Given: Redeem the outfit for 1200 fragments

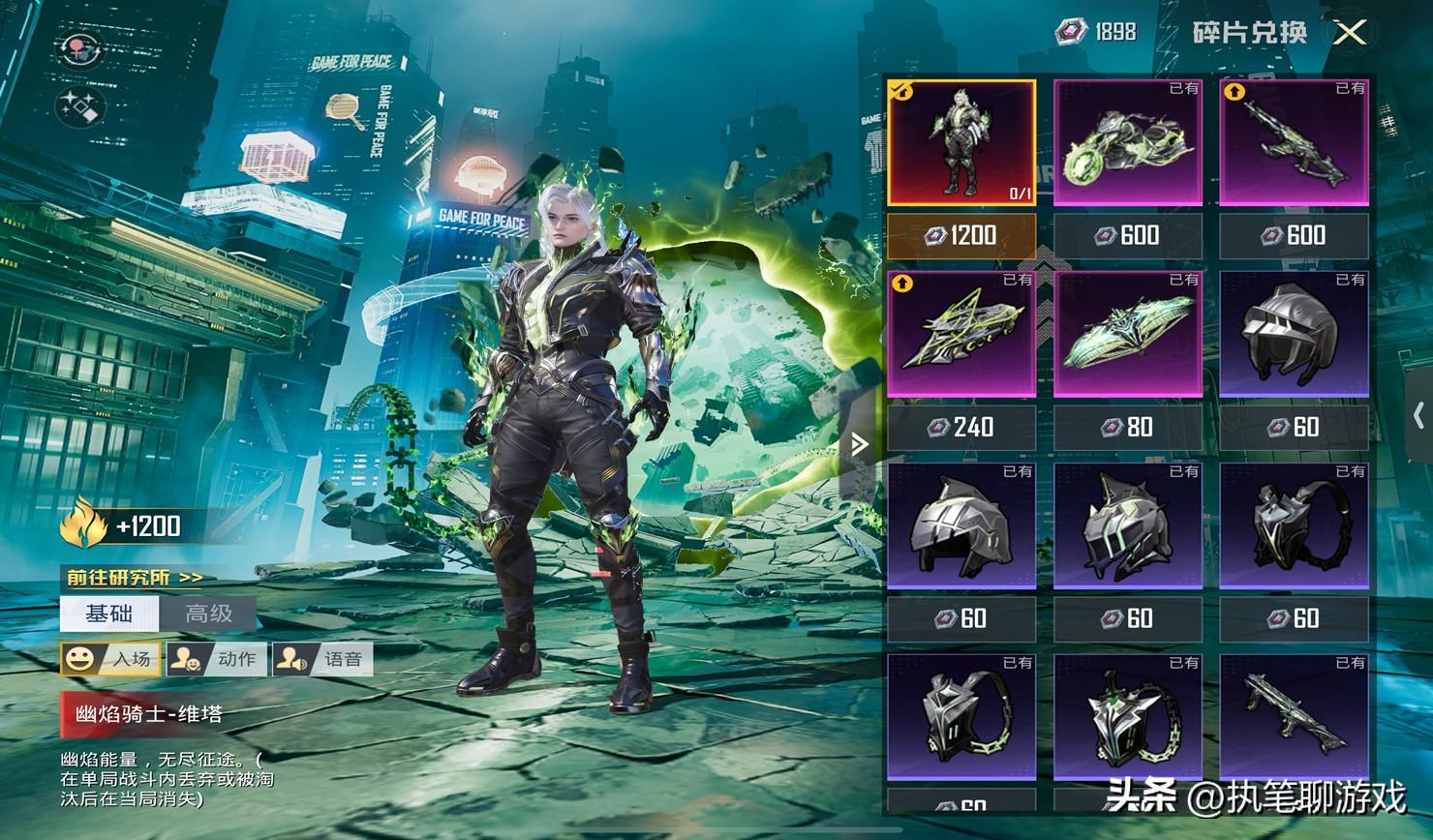Looking at the screenshot, I should tap(961, 235).
